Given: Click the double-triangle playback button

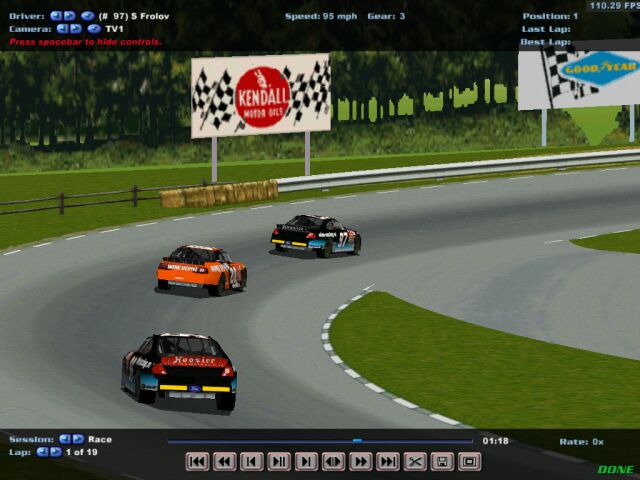Looking at the screenshot, I should (333, 461).
